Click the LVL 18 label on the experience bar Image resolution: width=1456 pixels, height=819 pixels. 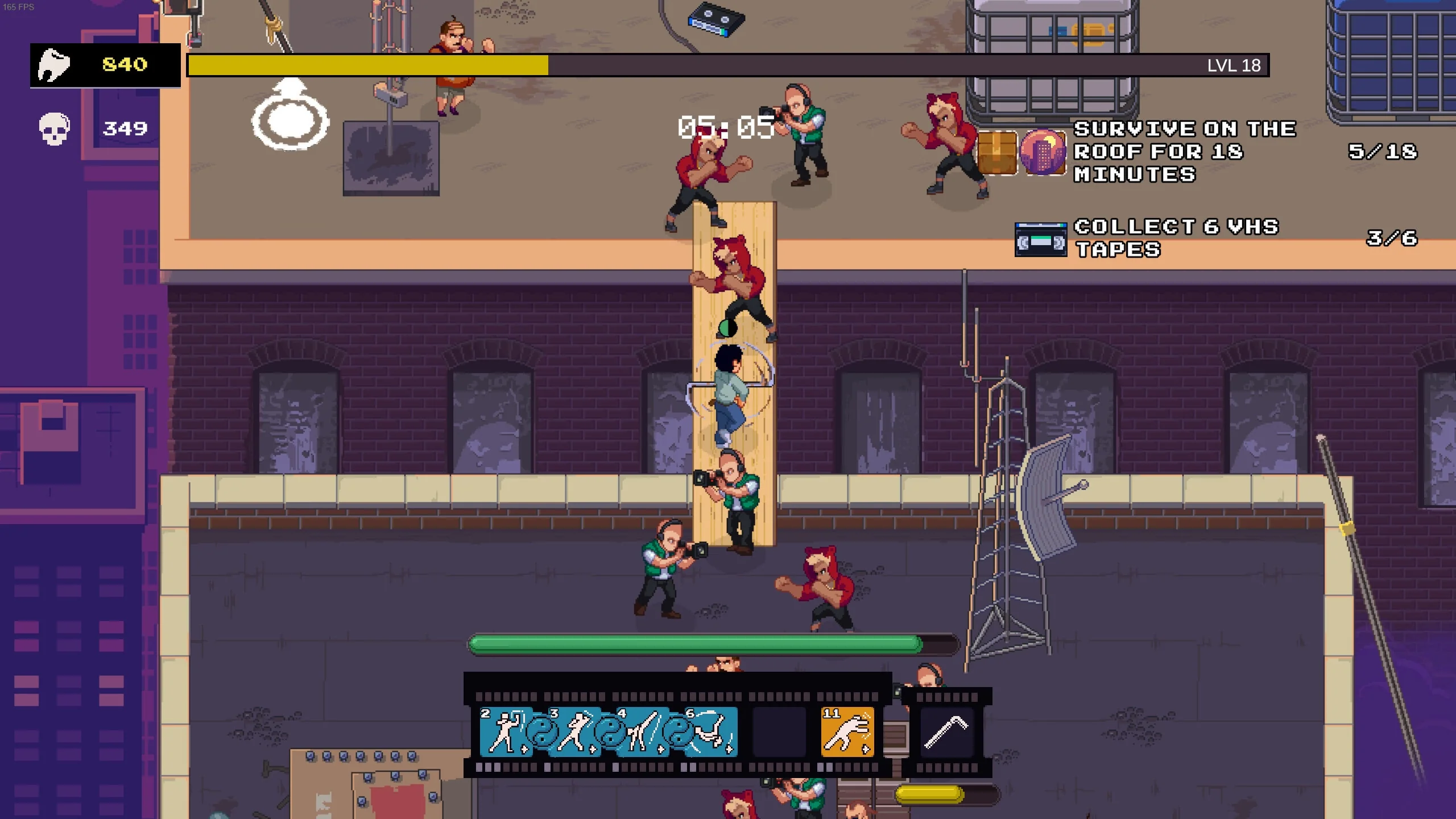coord(1233,66)
